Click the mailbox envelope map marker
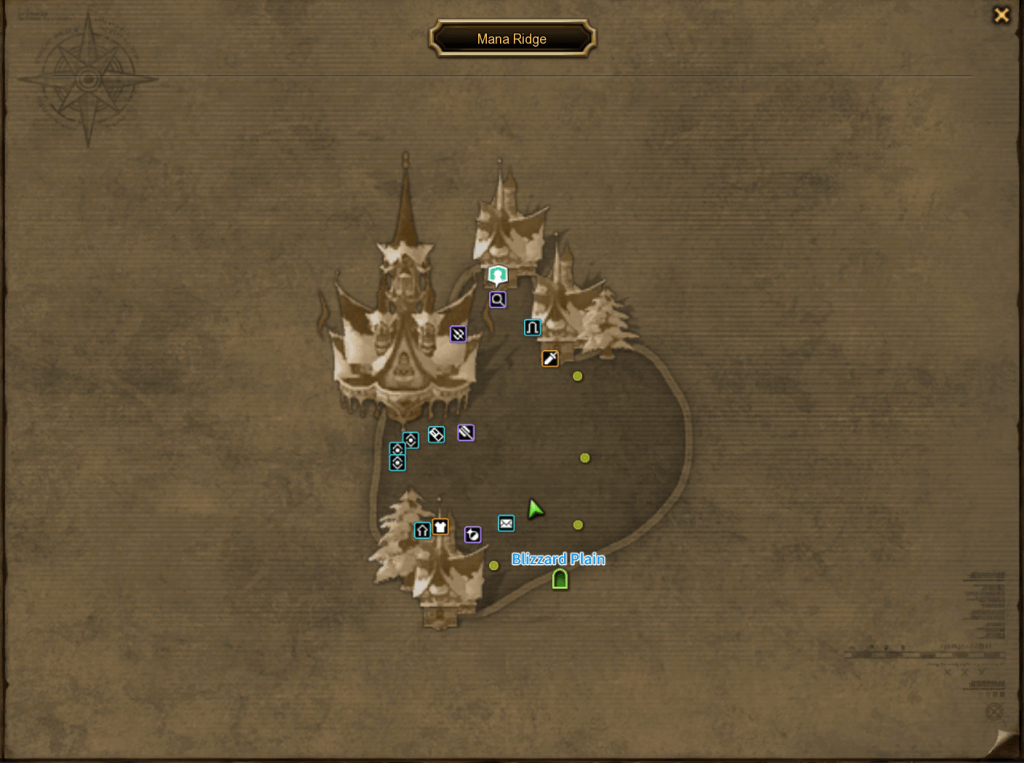1024x763 pixels. (x=506, y=523)
